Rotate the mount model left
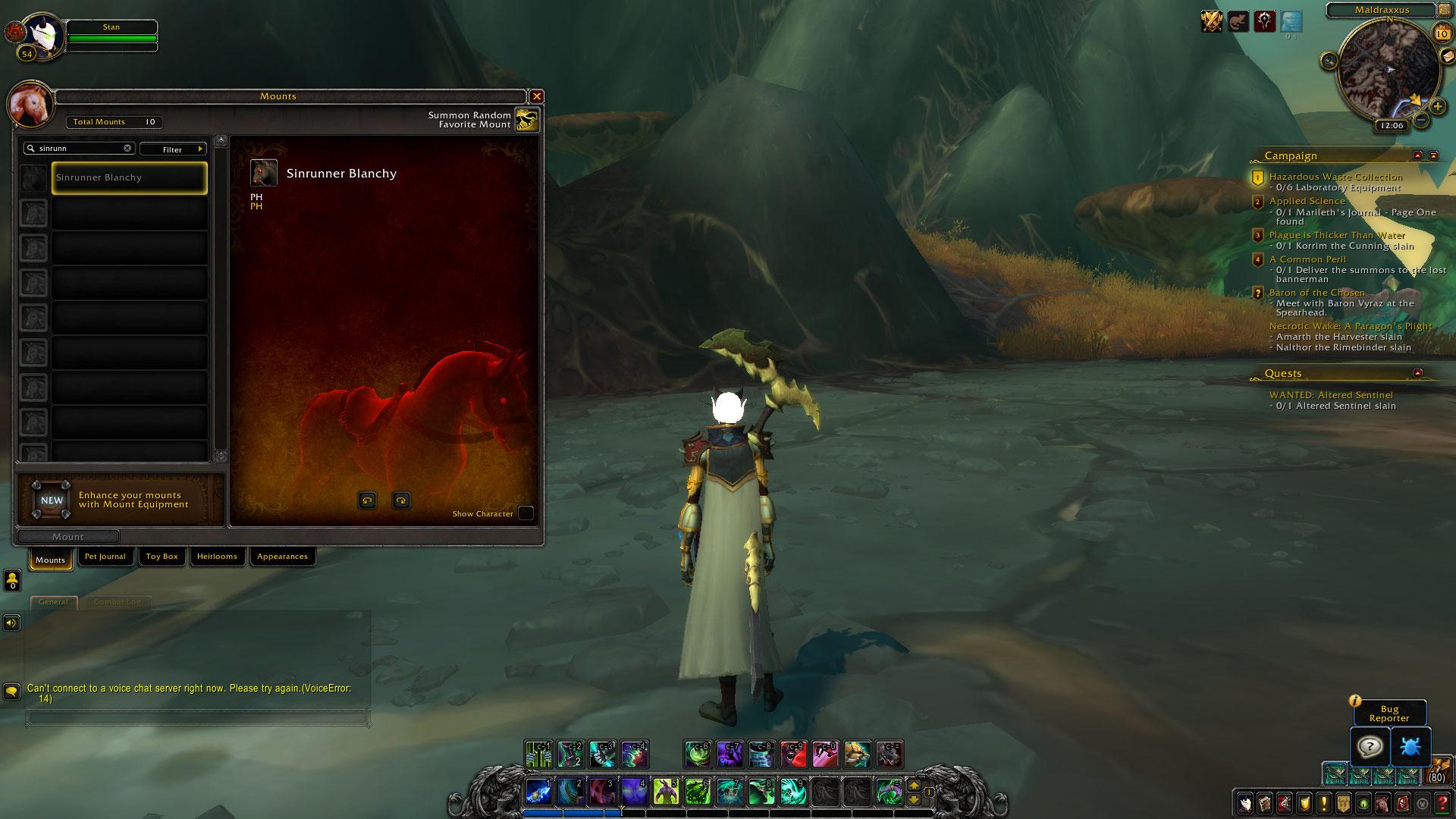The height and width of the screenshot is (819, 1456). [368, 500]
